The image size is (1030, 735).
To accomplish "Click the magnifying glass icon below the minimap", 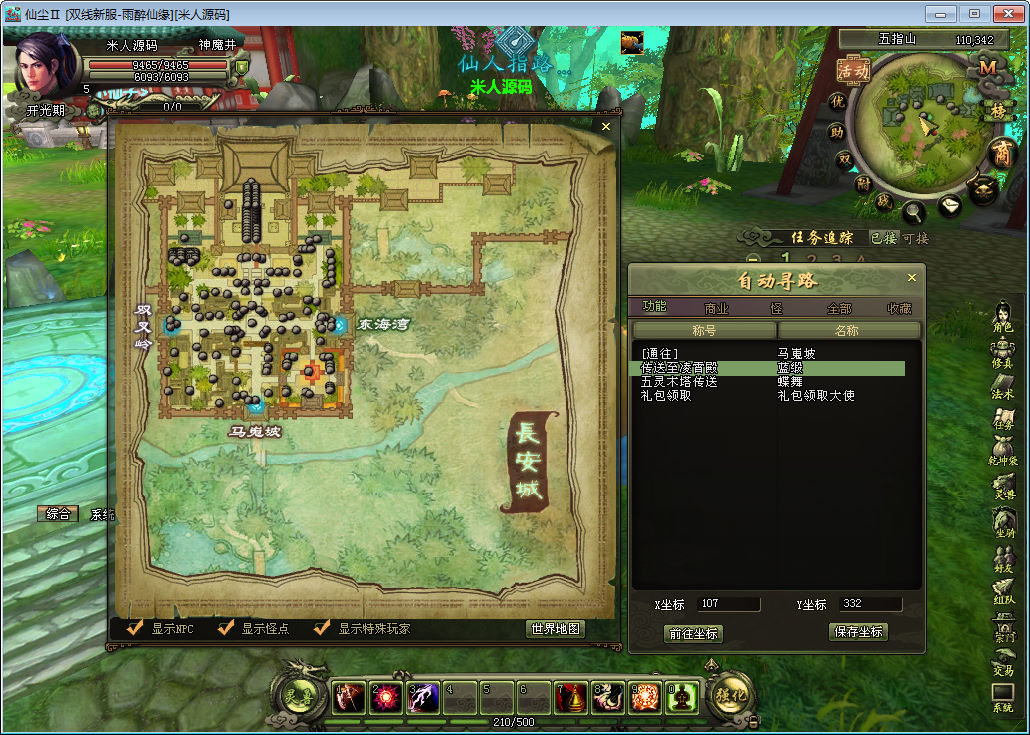I will click(x=913, y=212).
